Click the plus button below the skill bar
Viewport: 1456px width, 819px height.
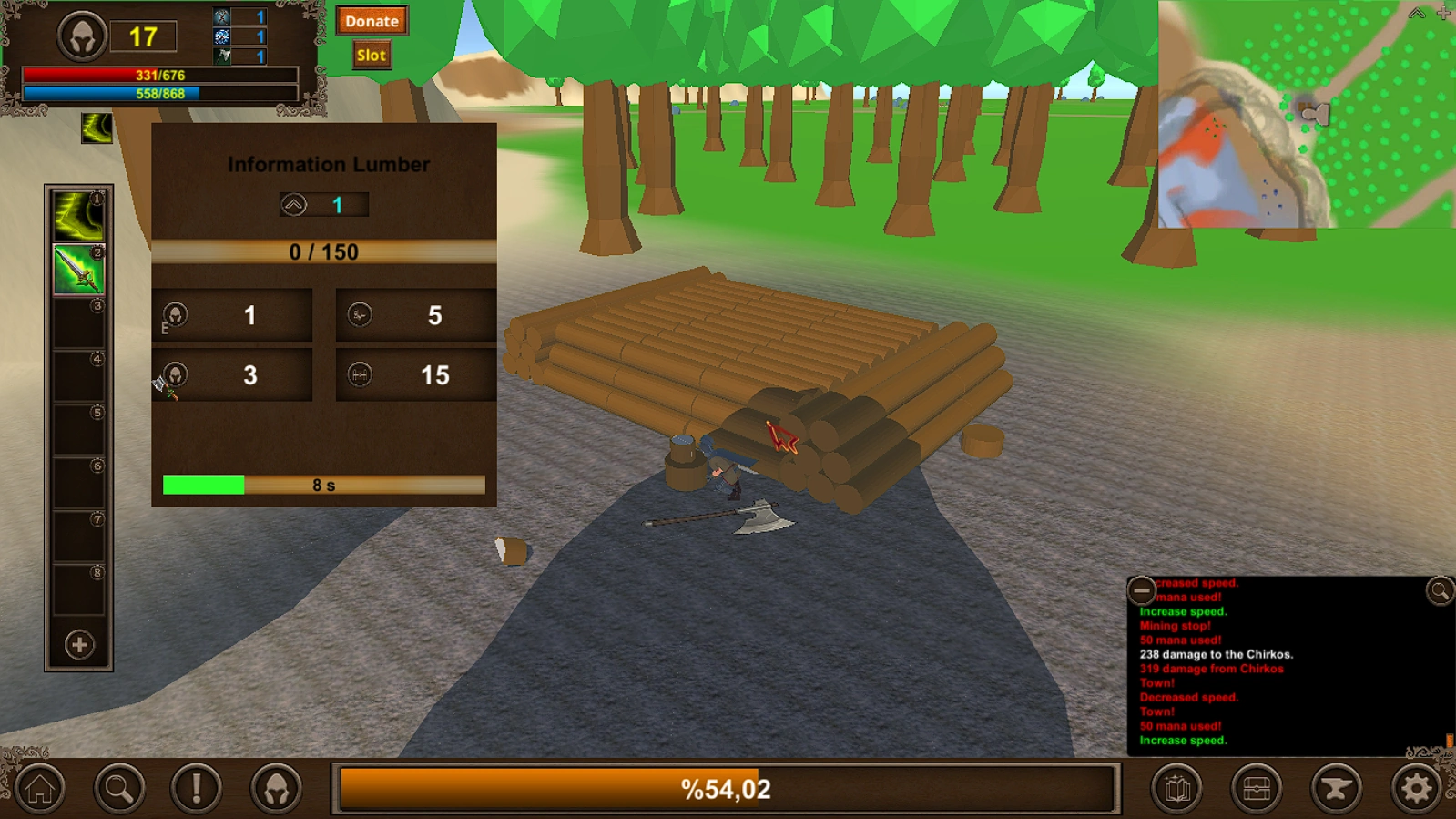click(77, 644)
